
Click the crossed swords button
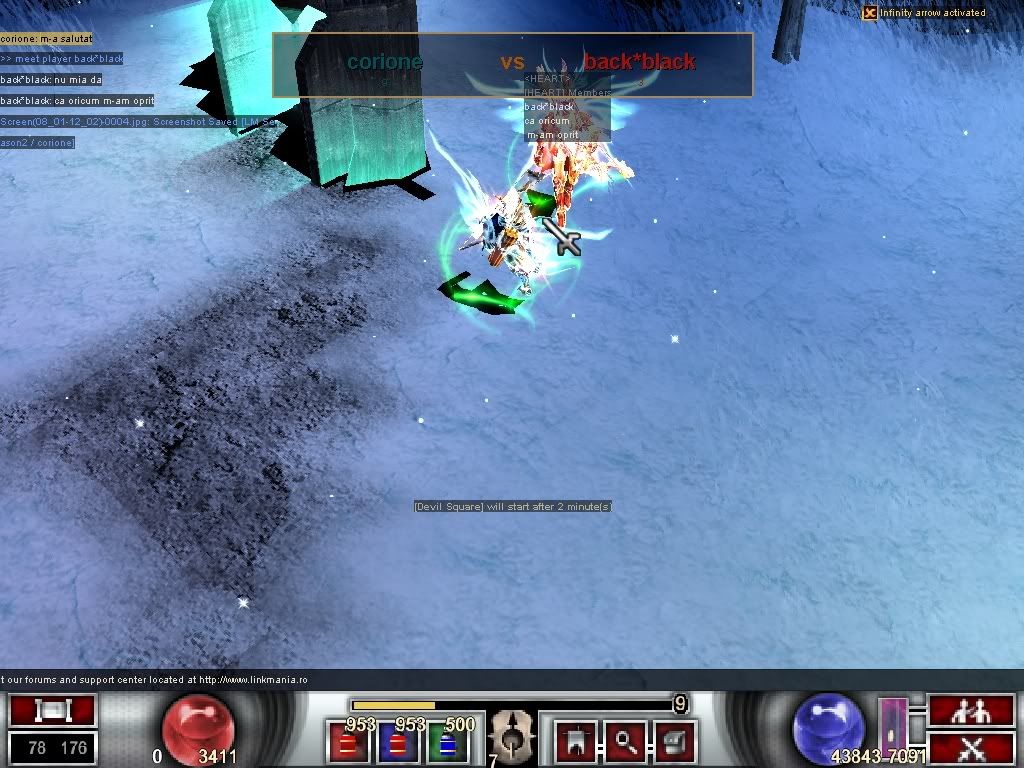pyautogui.click(x=971, y=747)
